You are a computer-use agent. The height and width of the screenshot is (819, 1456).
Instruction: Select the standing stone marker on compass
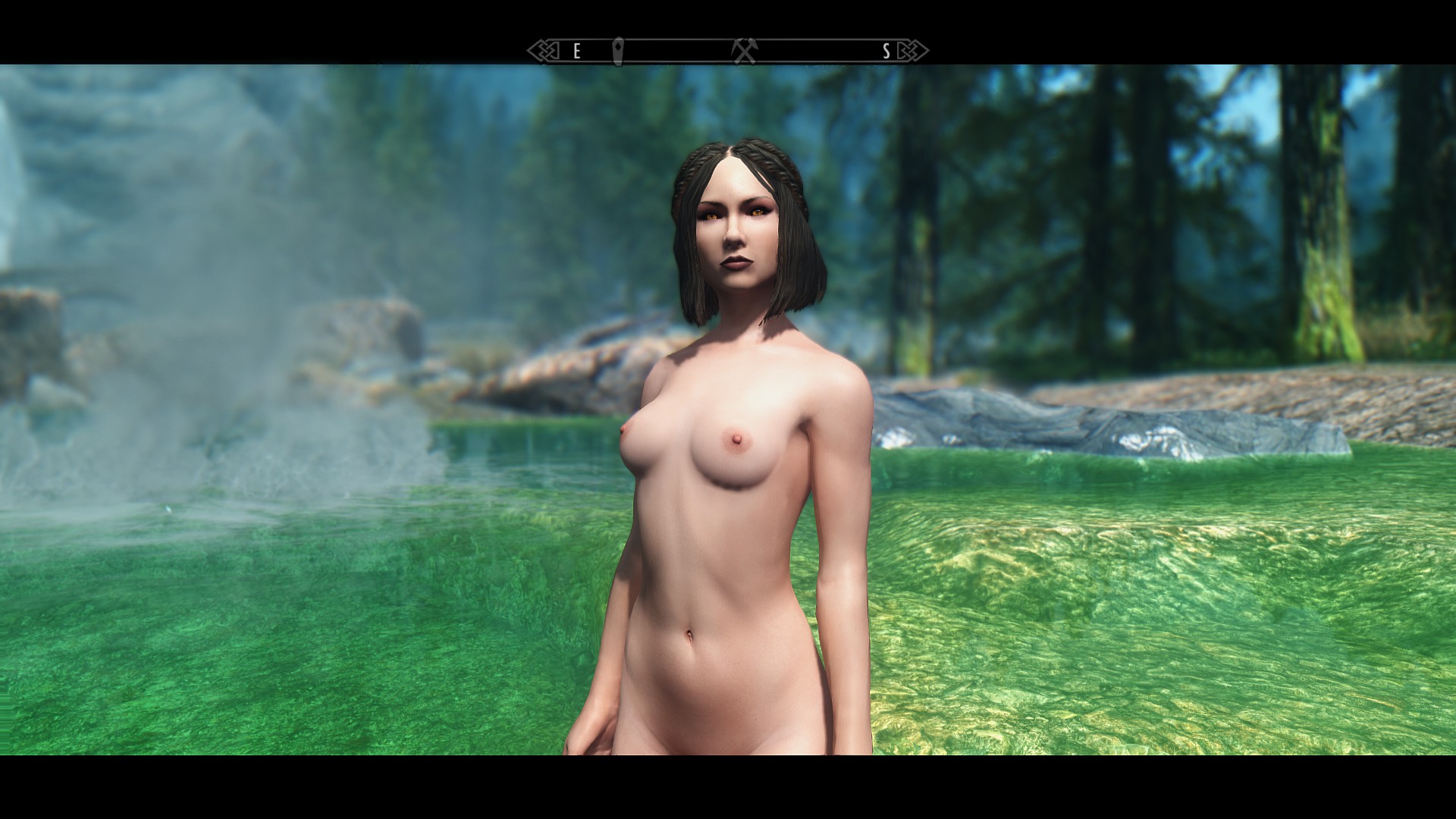(617, 50)
